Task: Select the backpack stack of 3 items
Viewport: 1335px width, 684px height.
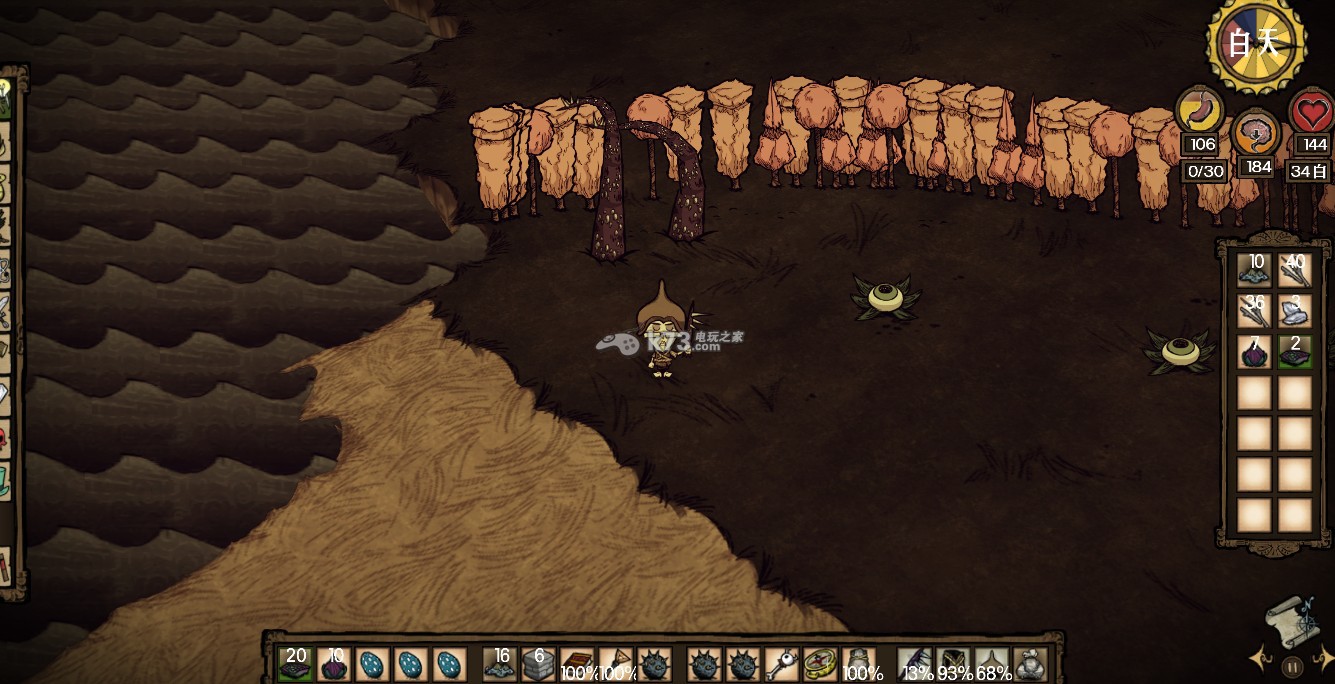Action: coord(1295,311)
